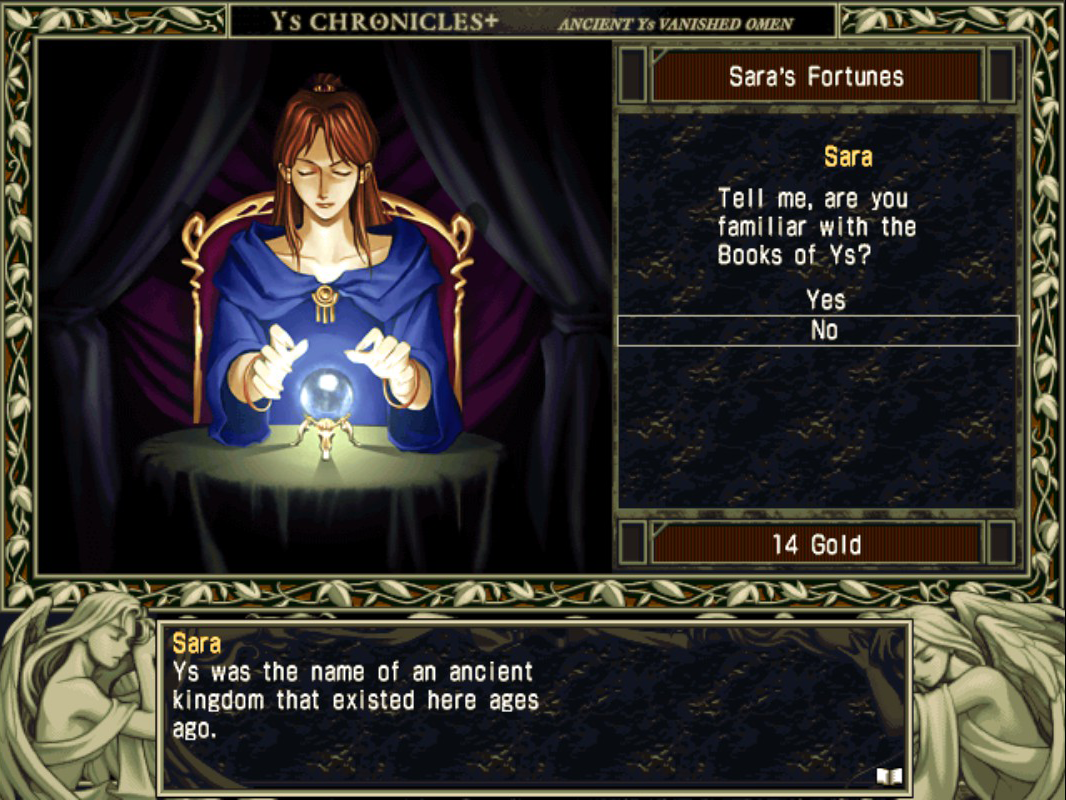Advance dialogue with the book icon
Image resolution: width=1066 pixels, height=800 pixels.
(889, 775)
